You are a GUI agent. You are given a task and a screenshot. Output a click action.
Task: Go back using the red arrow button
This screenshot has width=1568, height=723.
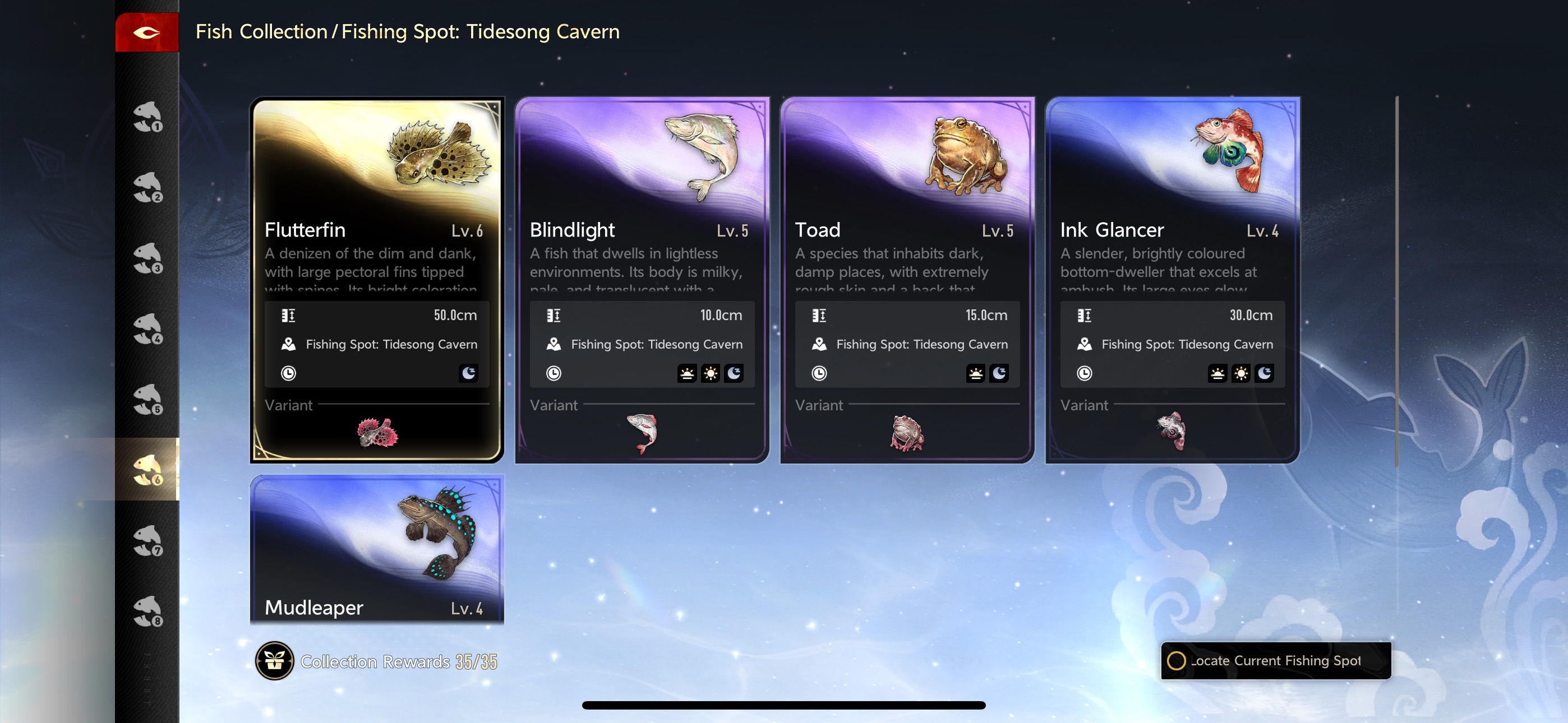[x=147, y=33]
